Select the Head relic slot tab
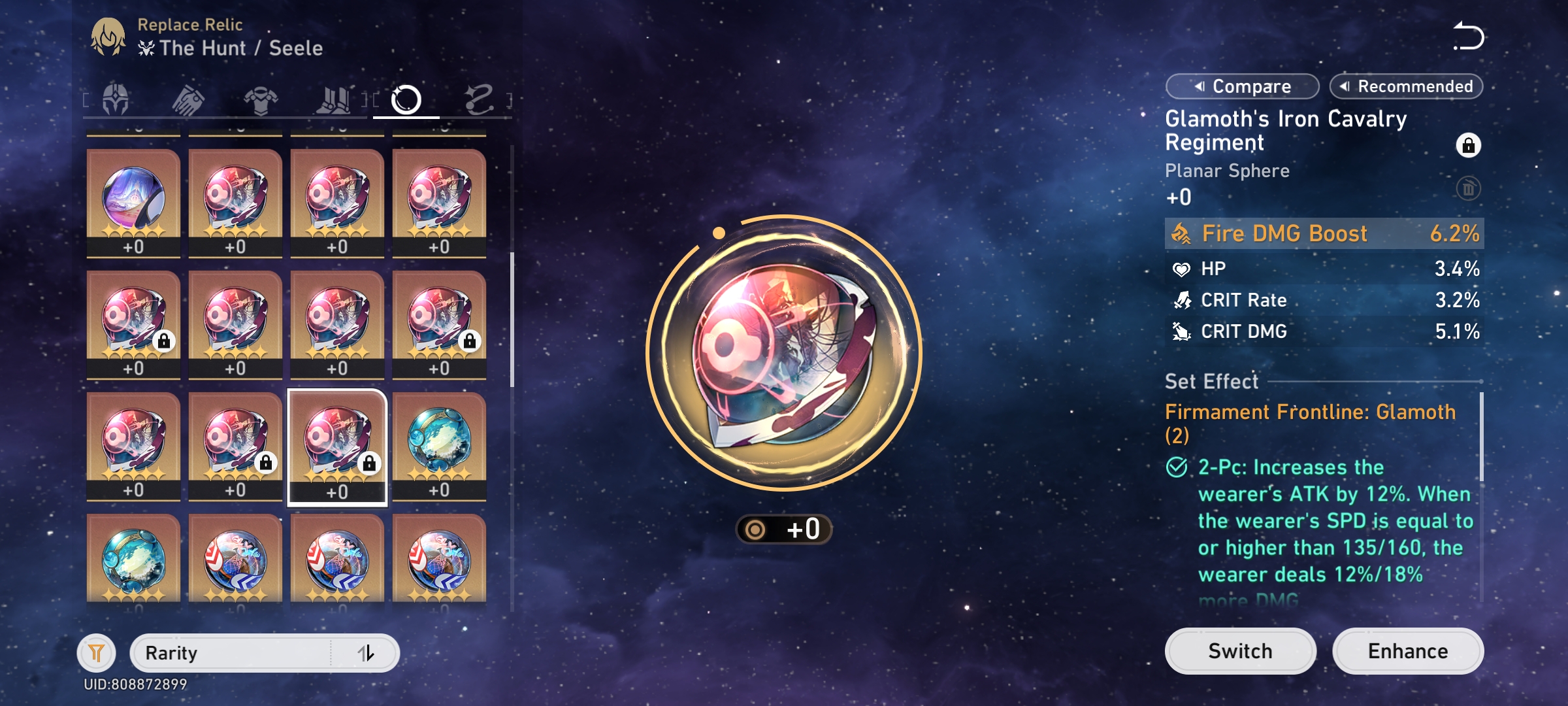 coord(114,99)
